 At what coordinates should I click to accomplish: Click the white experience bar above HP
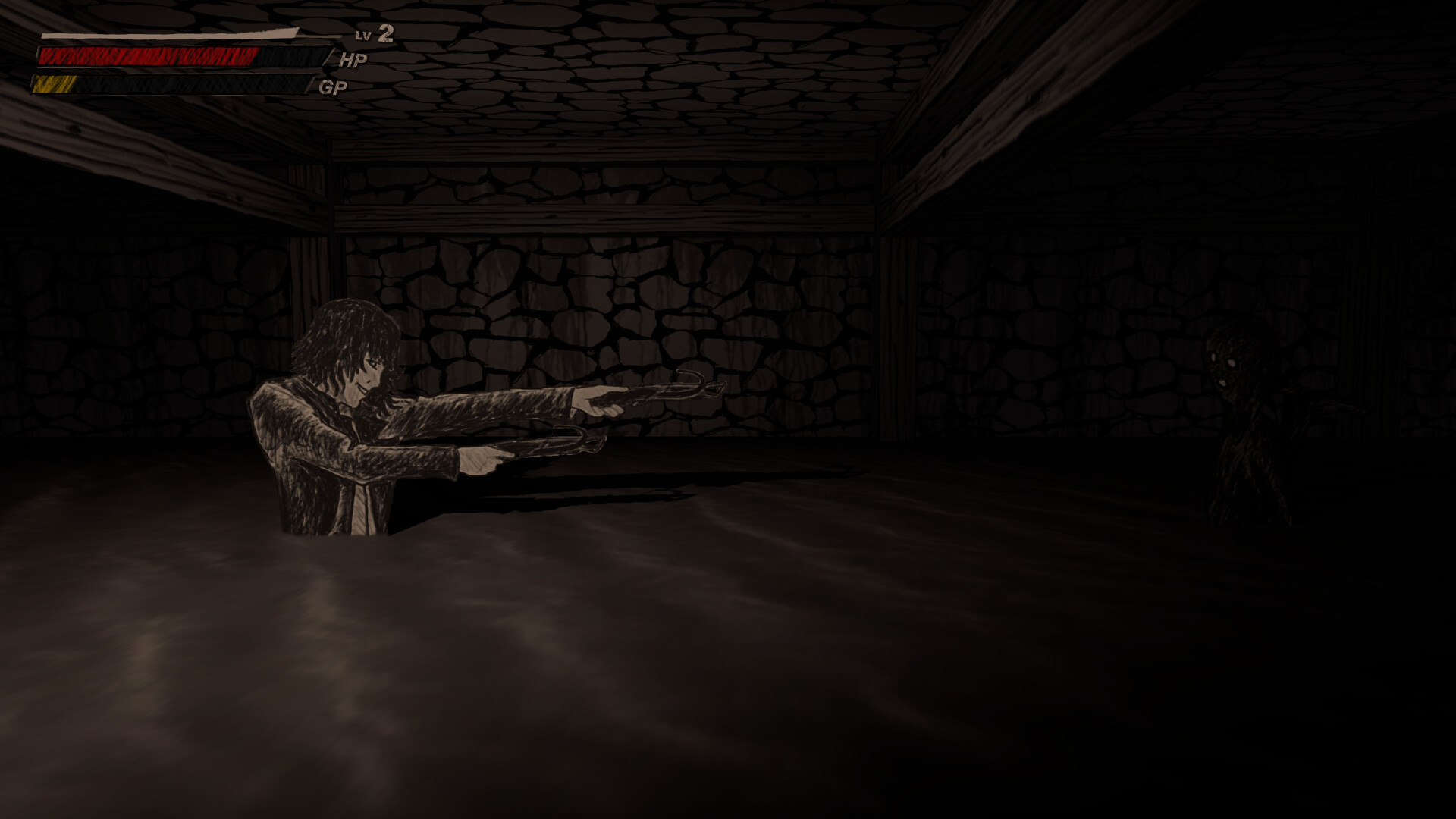point(167,33)
